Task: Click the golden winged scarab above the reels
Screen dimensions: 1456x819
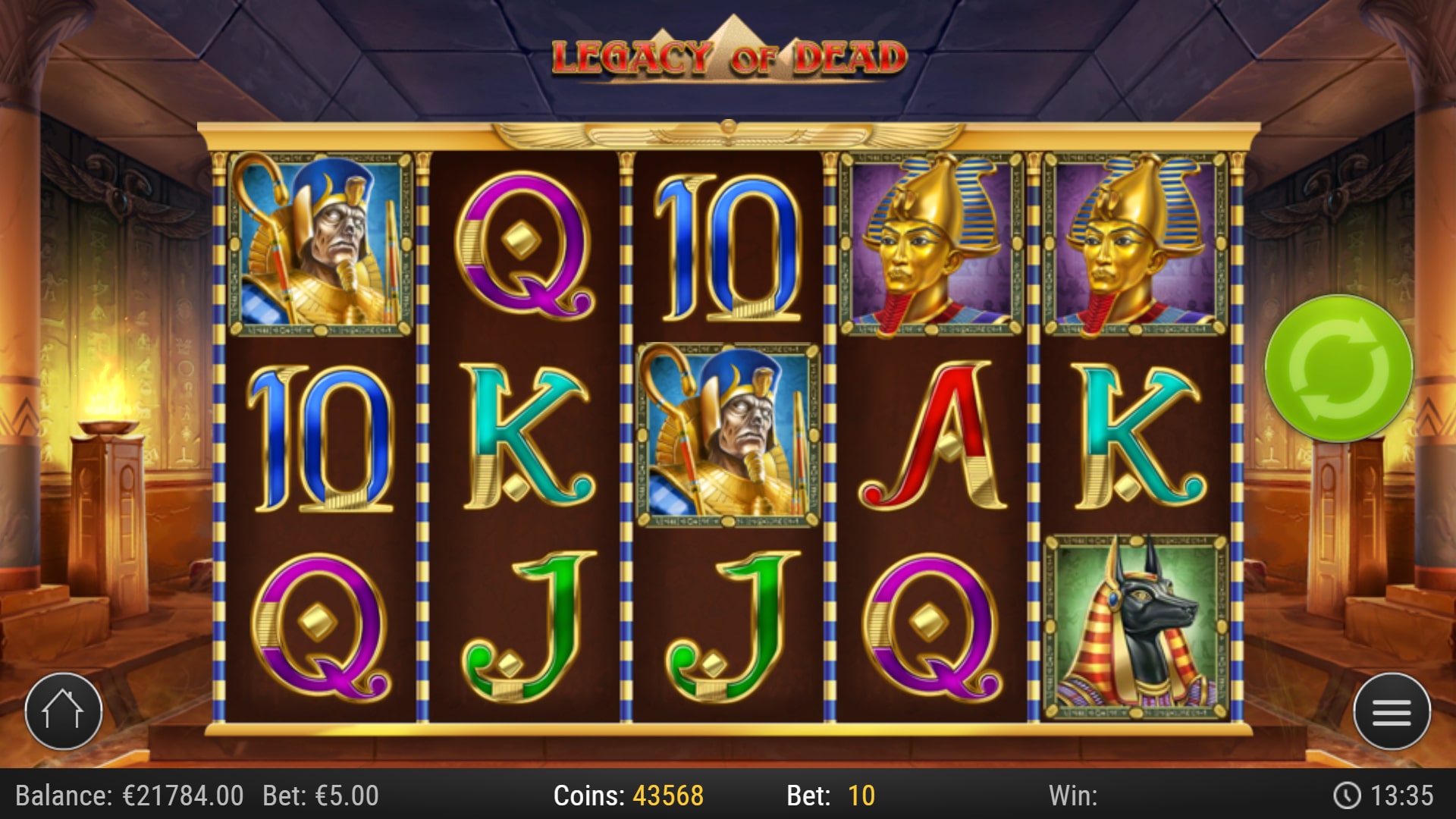Action: [728, 133]
